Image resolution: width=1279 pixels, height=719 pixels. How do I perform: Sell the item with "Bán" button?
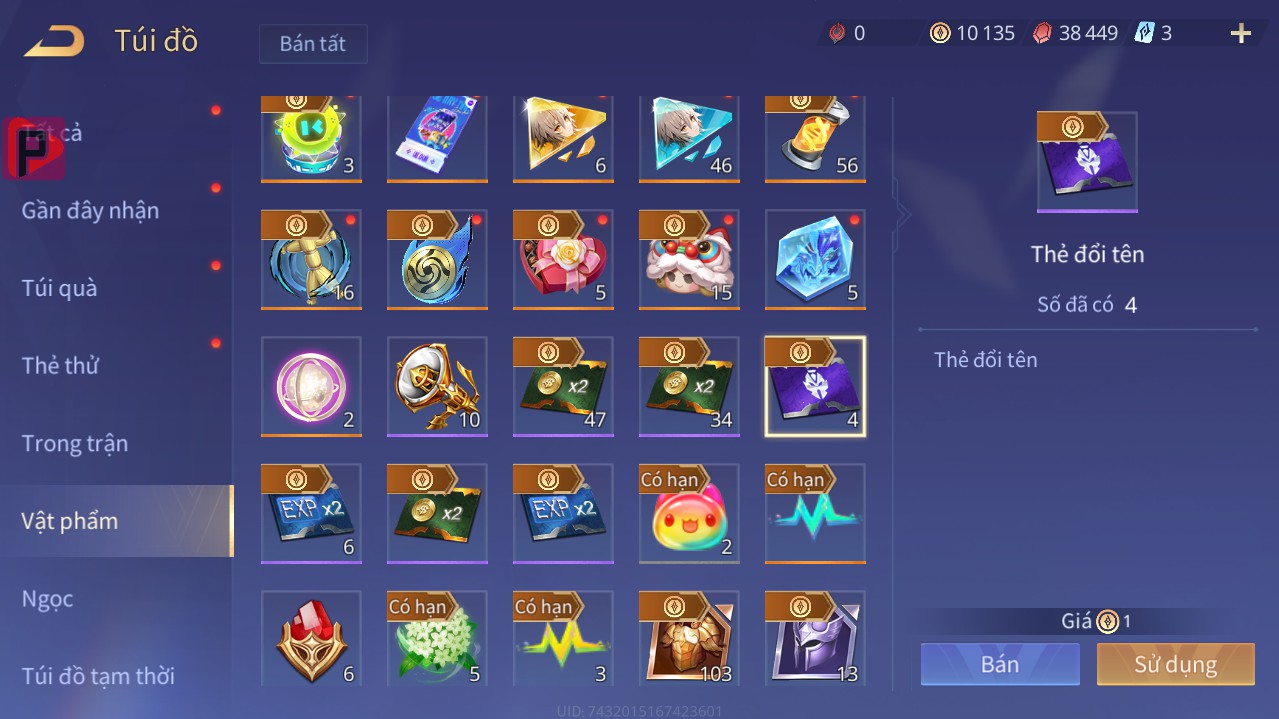(1000, 665)
